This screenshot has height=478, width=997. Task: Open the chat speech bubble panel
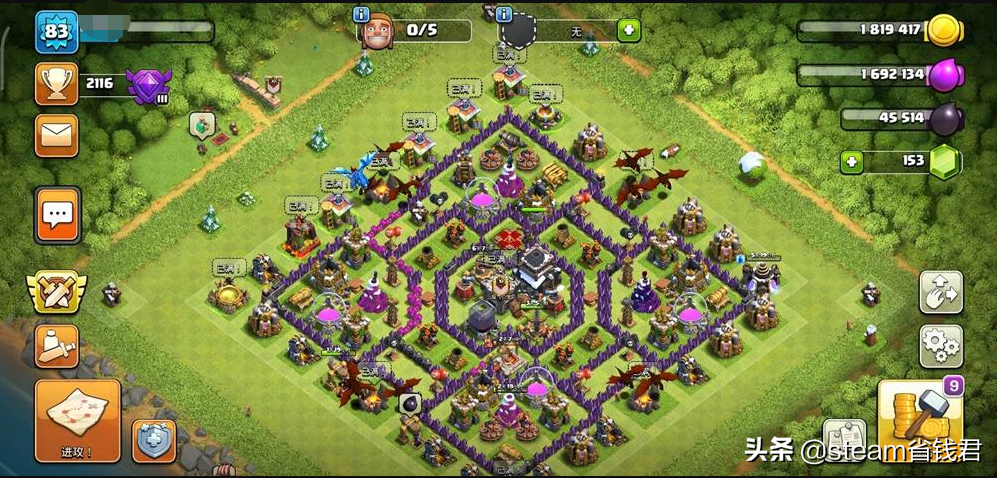(57, 214)
